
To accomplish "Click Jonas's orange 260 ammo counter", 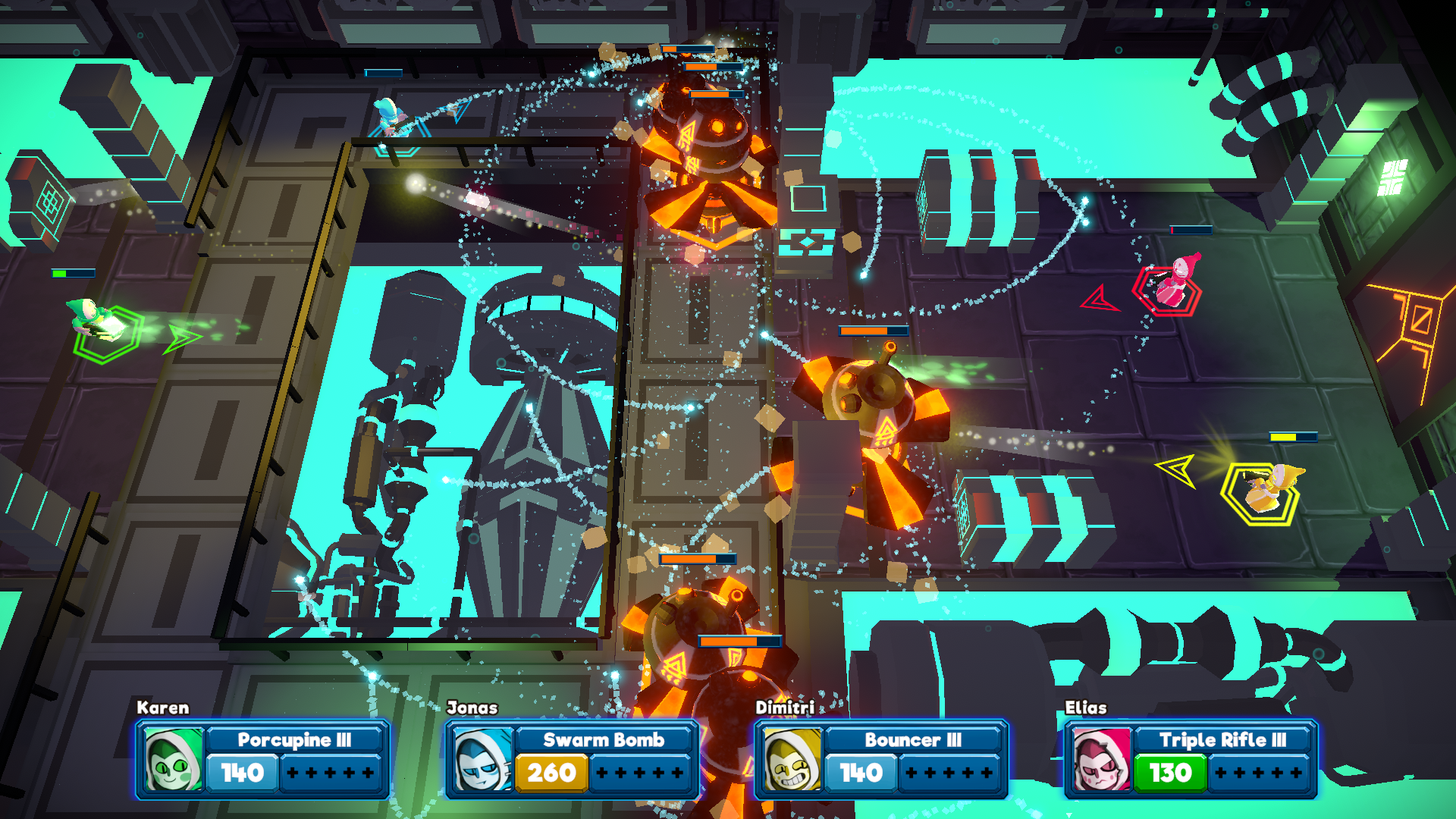I will coord(553,773).
